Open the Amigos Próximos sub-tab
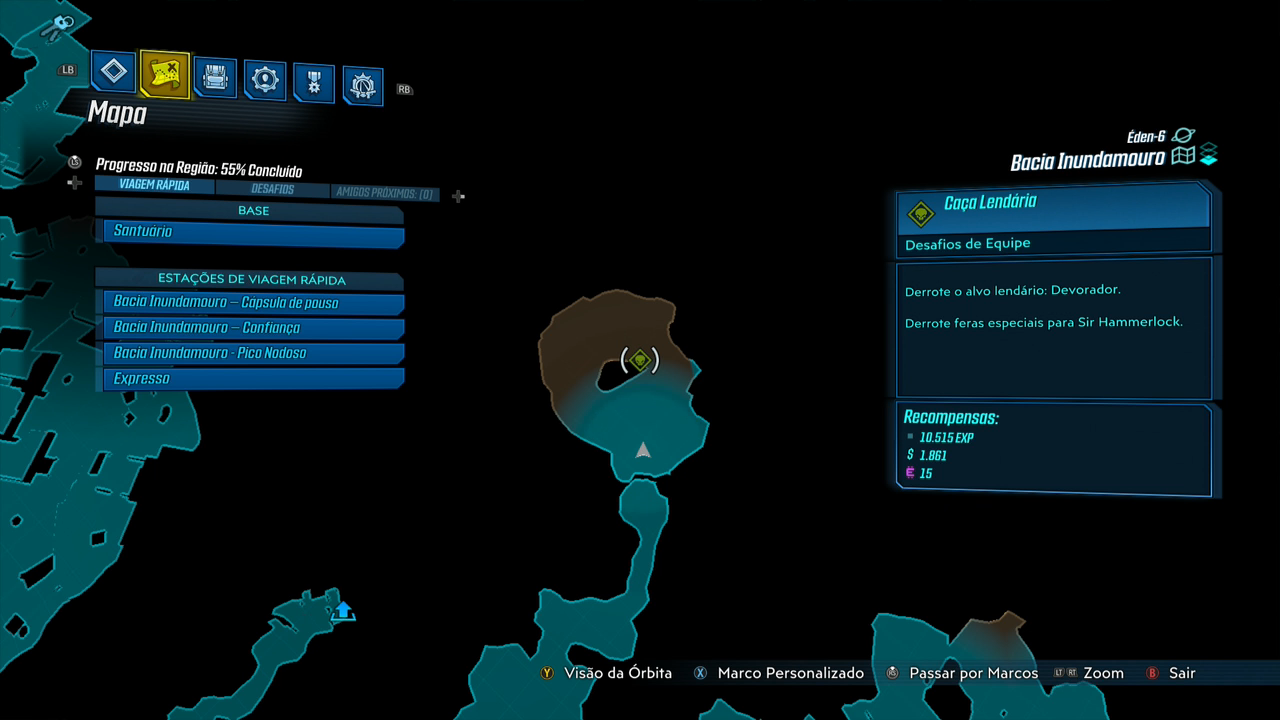This screenshot has height=720, width=1280. click(385, 193)
